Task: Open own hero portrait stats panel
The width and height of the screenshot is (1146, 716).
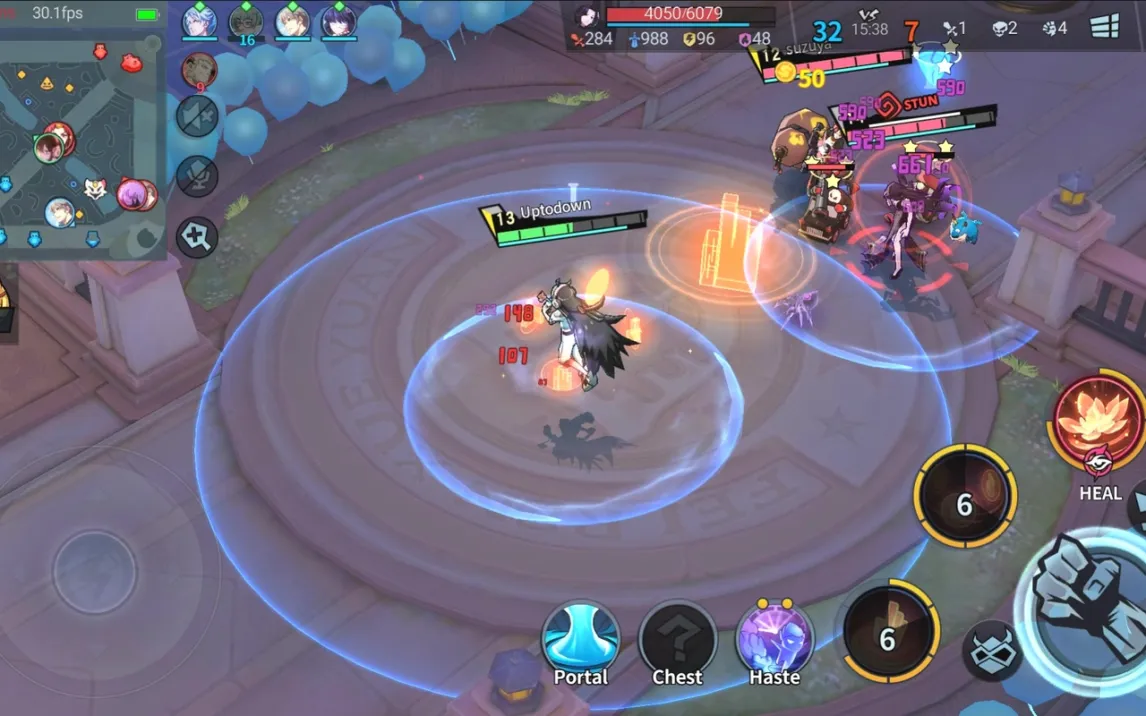Action: (x=587, y=17)
